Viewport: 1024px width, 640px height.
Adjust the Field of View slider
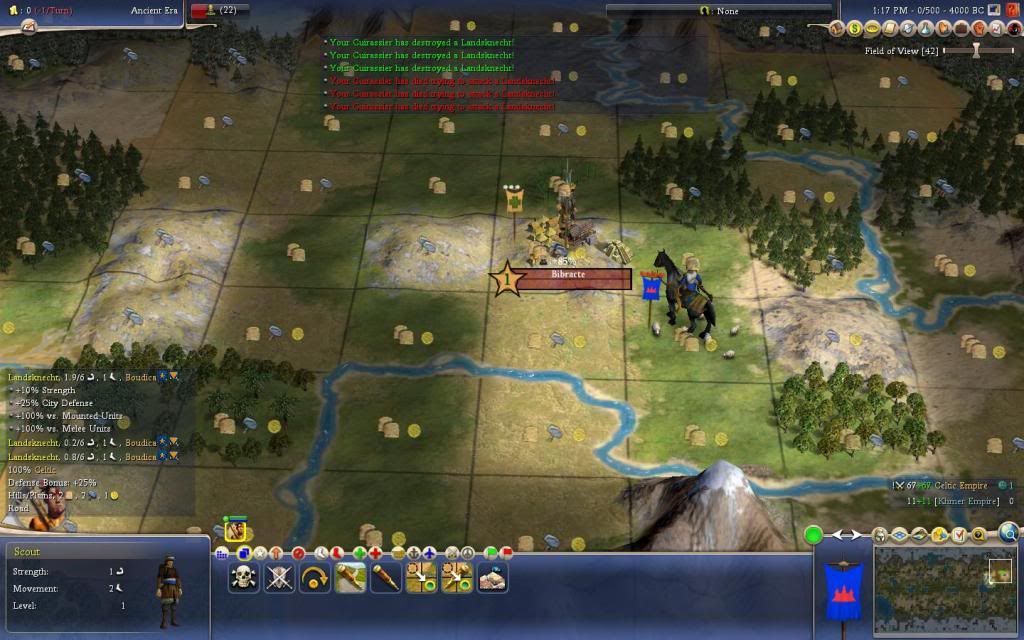pyautogui.click(x=976, y=50)
